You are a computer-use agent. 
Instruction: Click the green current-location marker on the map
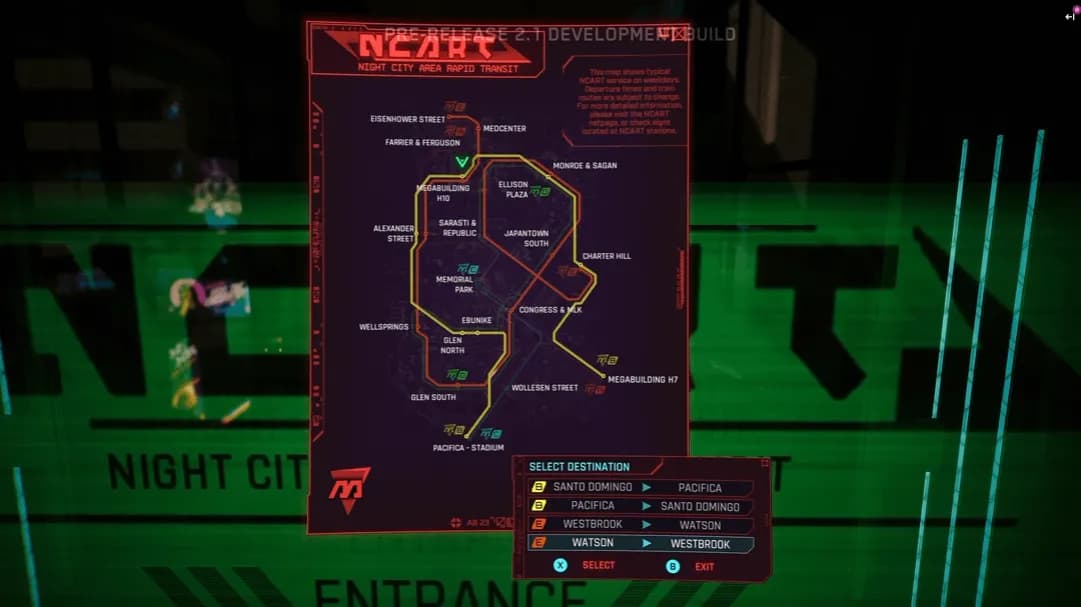462,162
